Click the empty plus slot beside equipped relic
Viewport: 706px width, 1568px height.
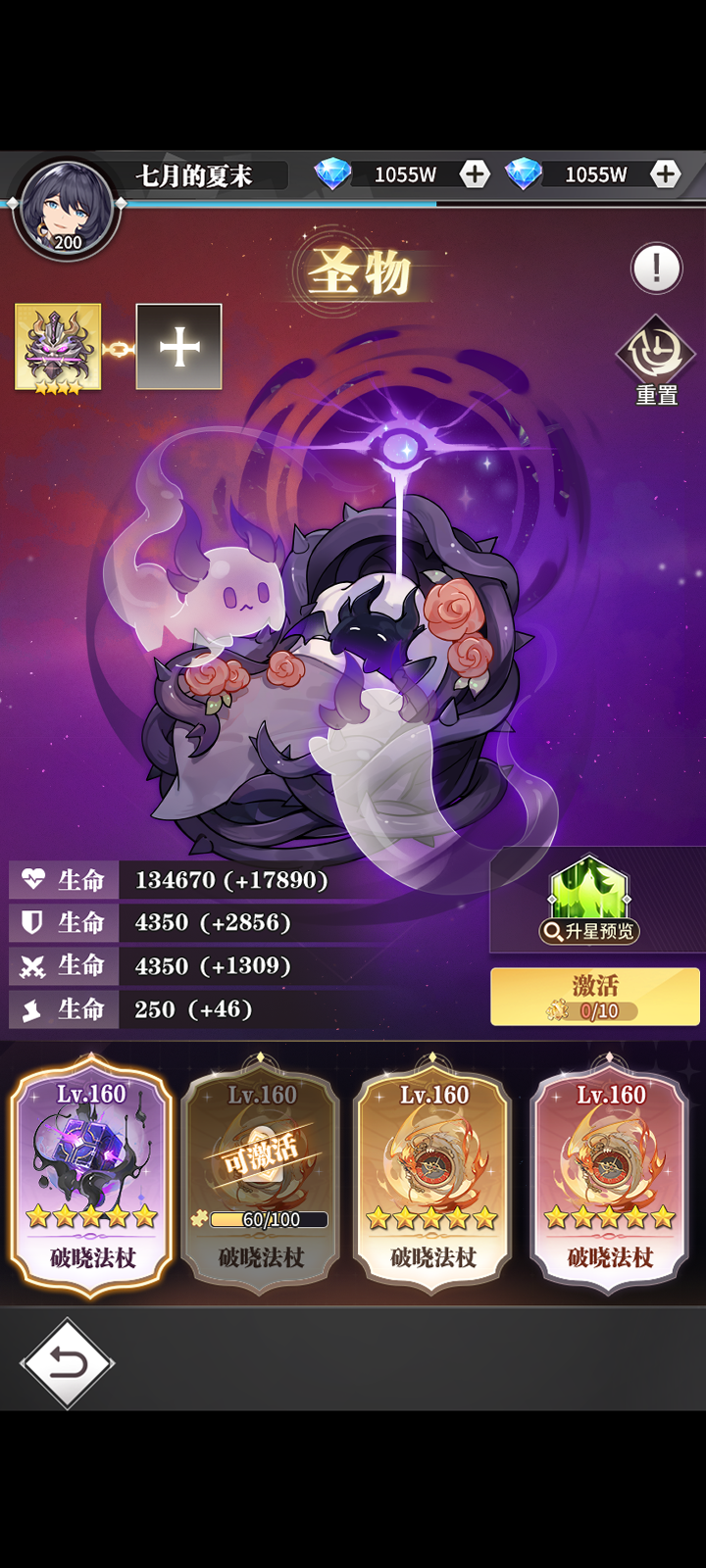178,347
